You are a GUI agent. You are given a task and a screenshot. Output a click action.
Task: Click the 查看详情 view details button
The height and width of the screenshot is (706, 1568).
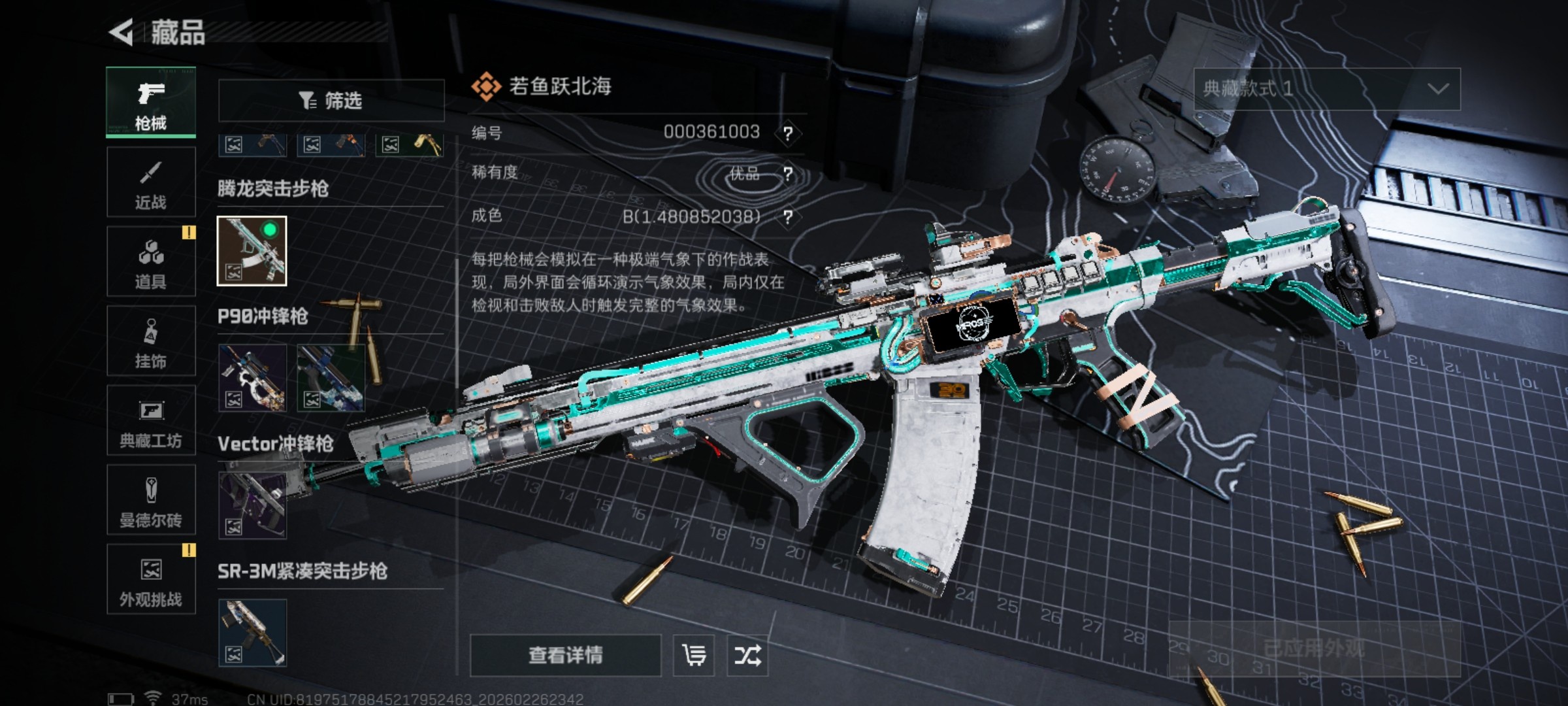565,655
